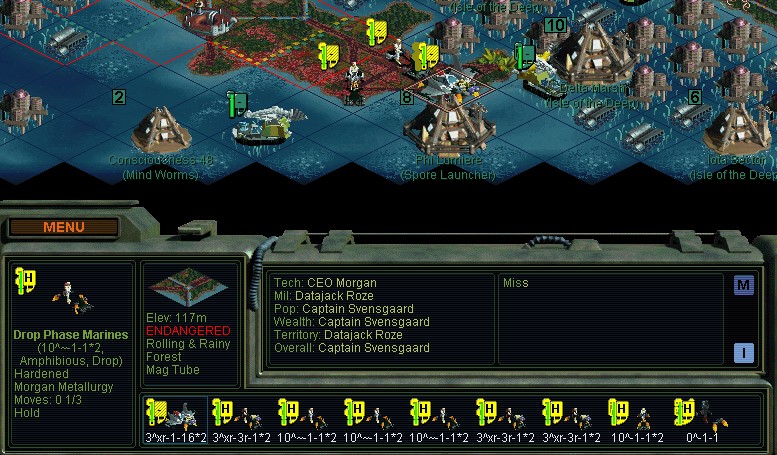The width and height of the screenshot is (777, 455).
Task: Select the 3^xr-1-16*2 unit in the stack
Action: (x=175, y=419)
